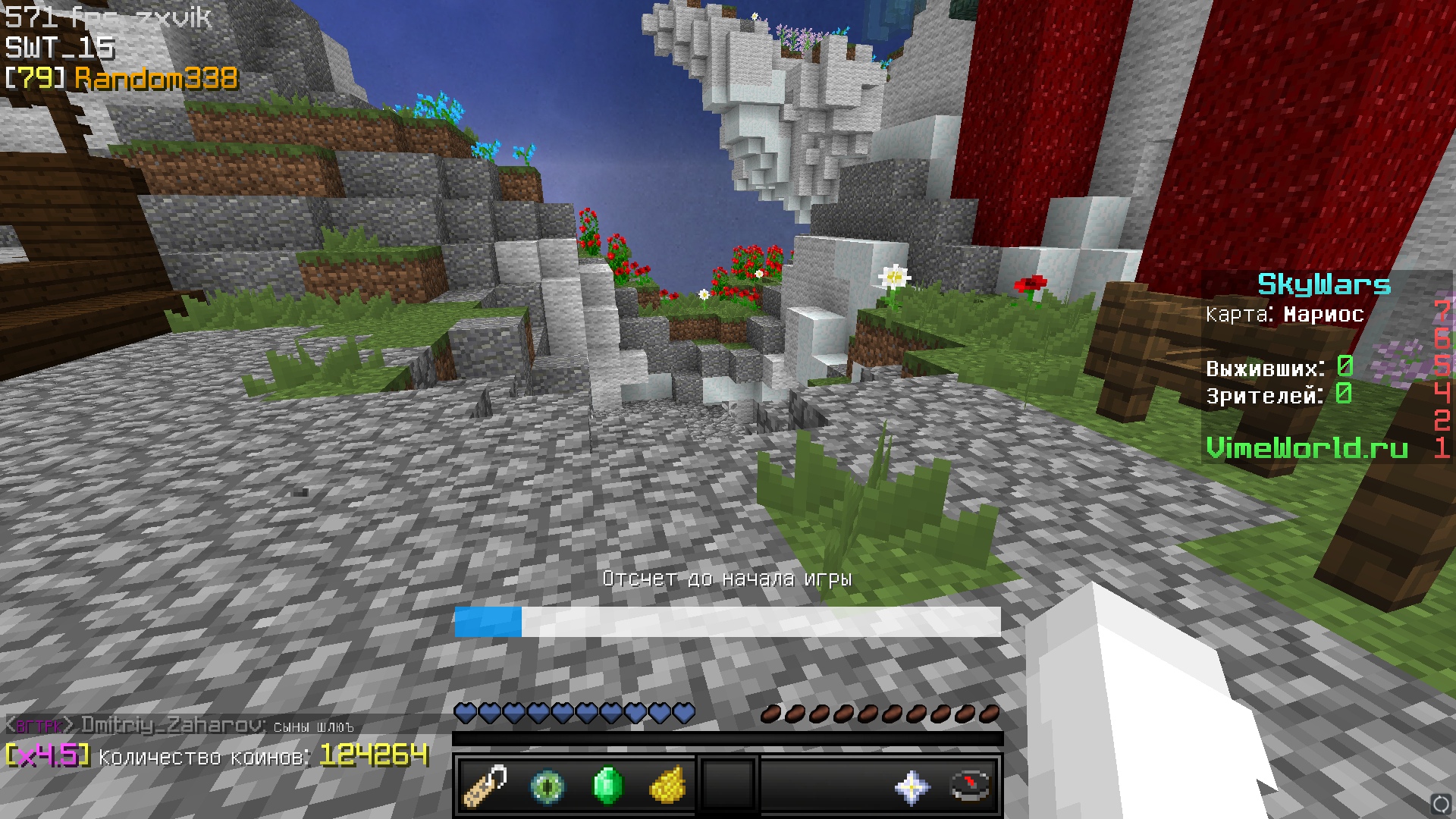1456x819 pixels.
Task: Click the VimeWorld.ru scoreboard link
Action: pos(1307,448)
